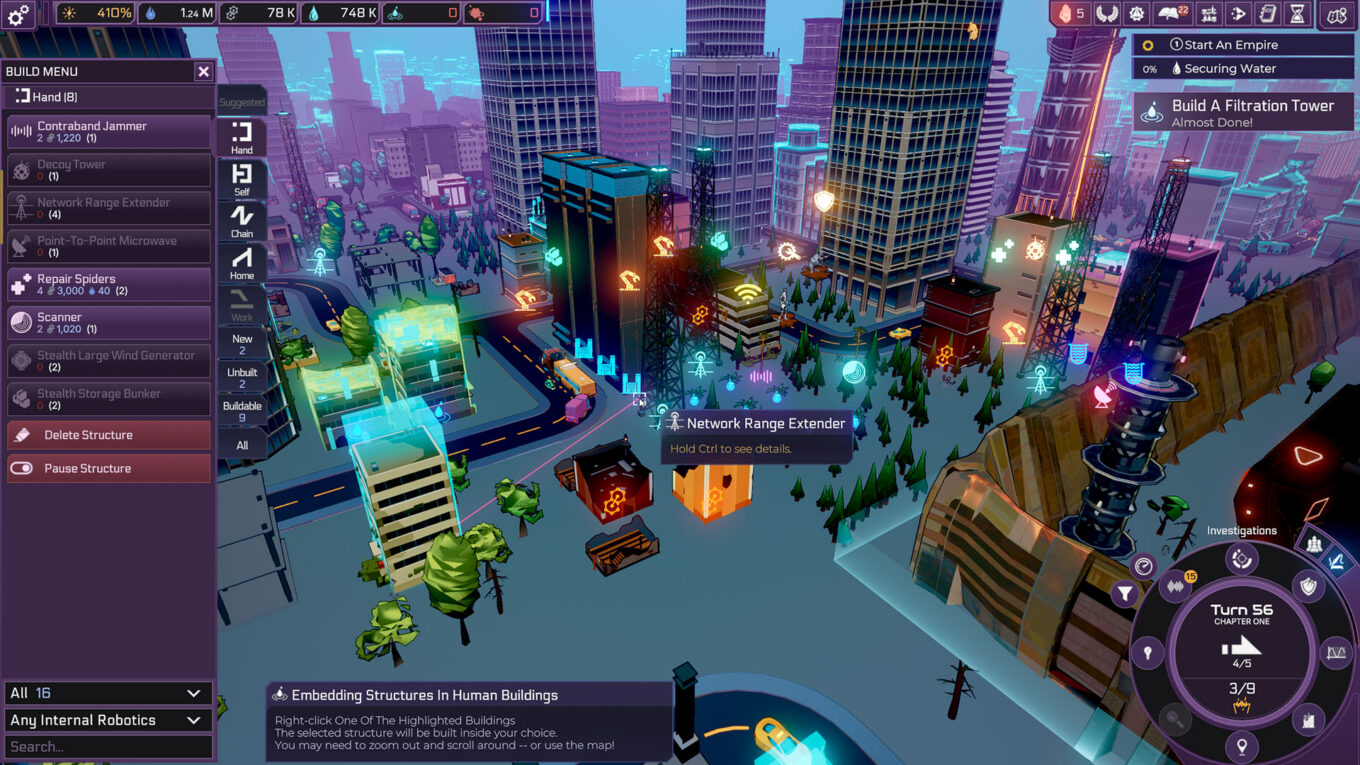
Task: Select Contraband Jammer in the build list
Action: (x=109, y=132)
